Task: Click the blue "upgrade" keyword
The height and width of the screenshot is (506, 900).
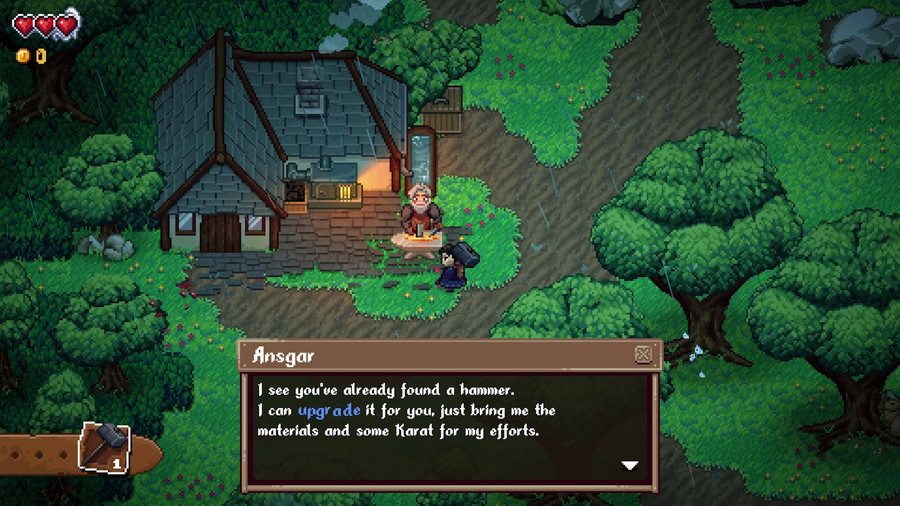Action: click(329, 410)
